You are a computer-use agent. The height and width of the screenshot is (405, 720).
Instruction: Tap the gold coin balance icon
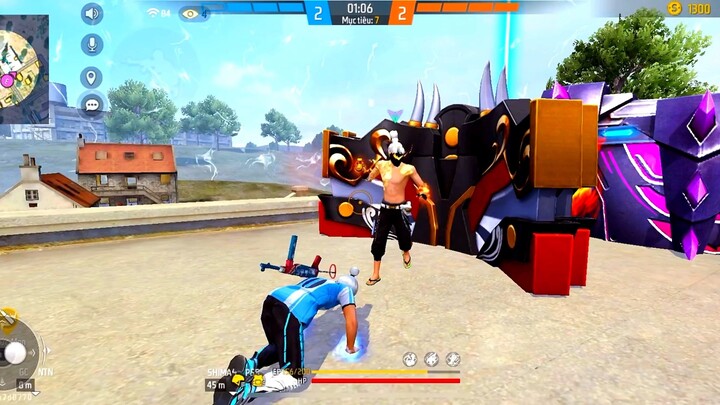point(675,8)
